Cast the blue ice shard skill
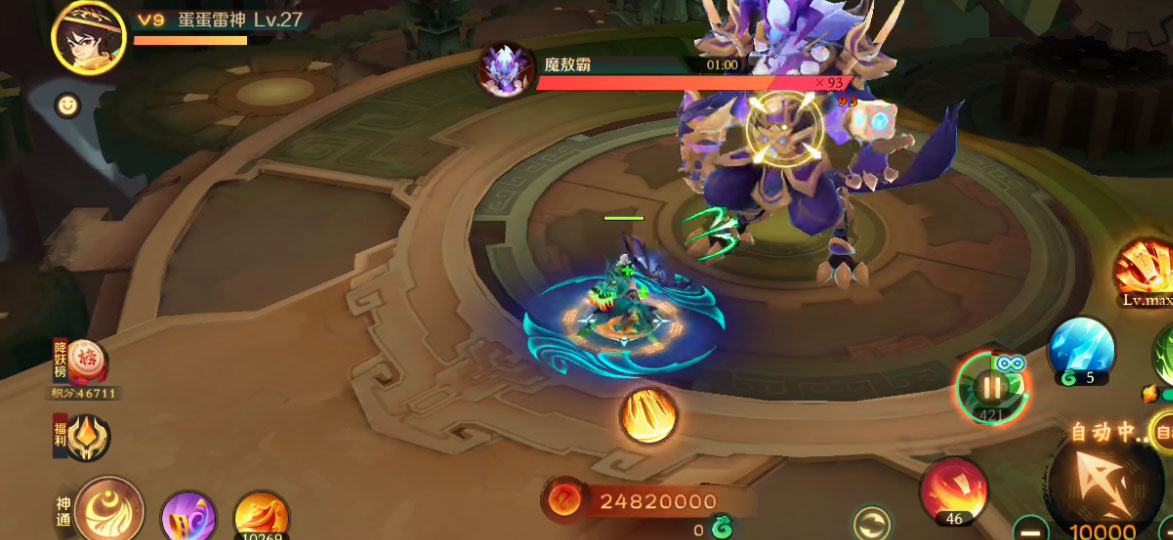This screenshot has height=540, width=1173. click(1081, 350)
